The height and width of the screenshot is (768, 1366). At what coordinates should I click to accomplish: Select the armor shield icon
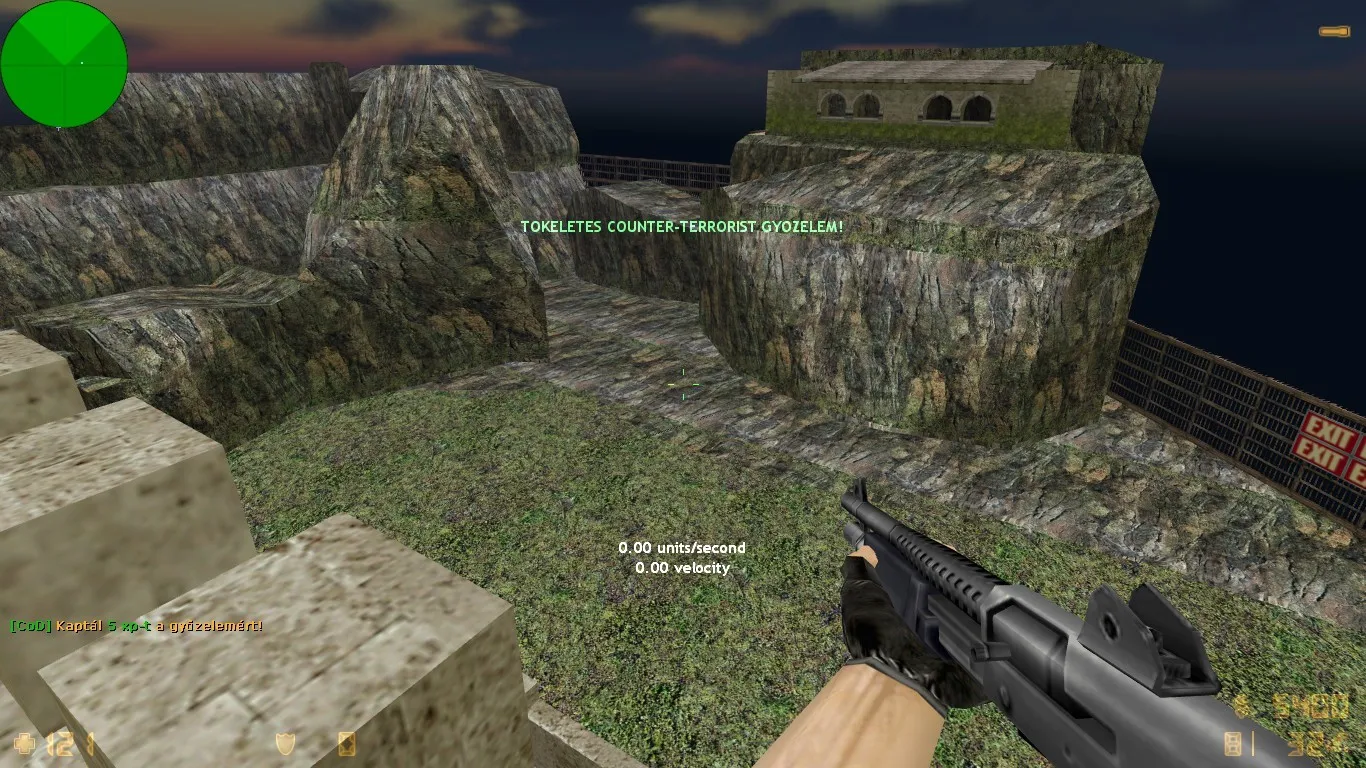click(x=284, y=745)
